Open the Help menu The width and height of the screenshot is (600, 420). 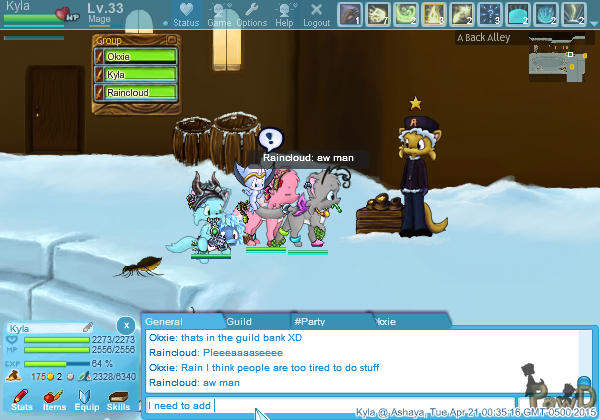point(284,14)
